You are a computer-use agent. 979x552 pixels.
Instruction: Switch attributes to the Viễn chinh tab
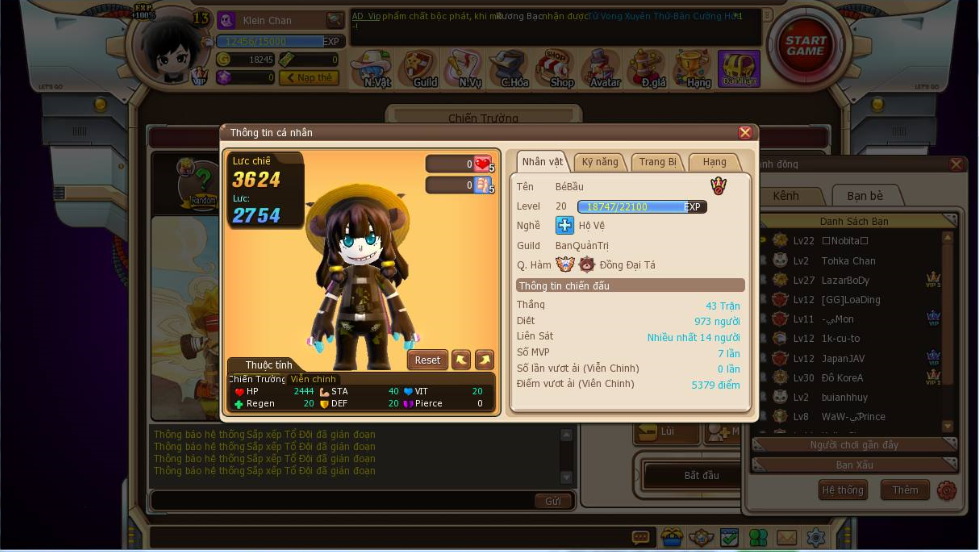click(314, 379)
